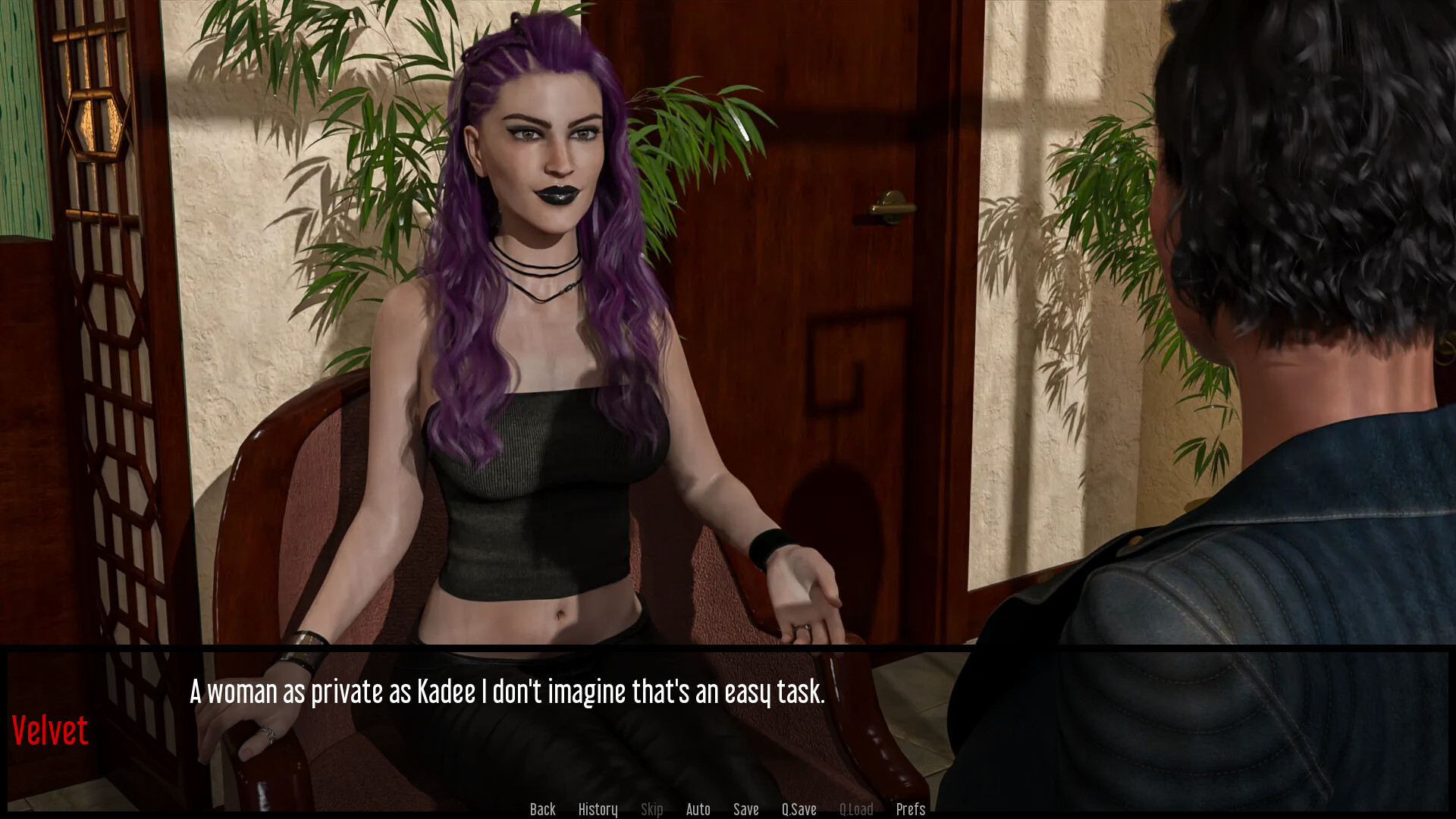Select Auto from the quick menu bar

(698, 808)
